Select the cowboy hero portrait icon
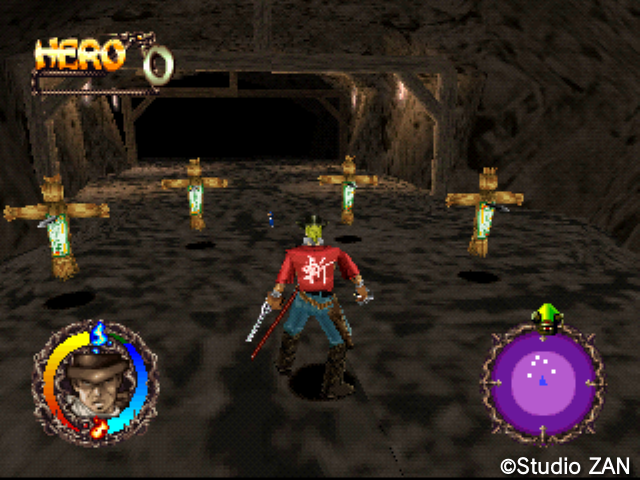Viewport: 640px width, 480px height. tap(93, 383)
